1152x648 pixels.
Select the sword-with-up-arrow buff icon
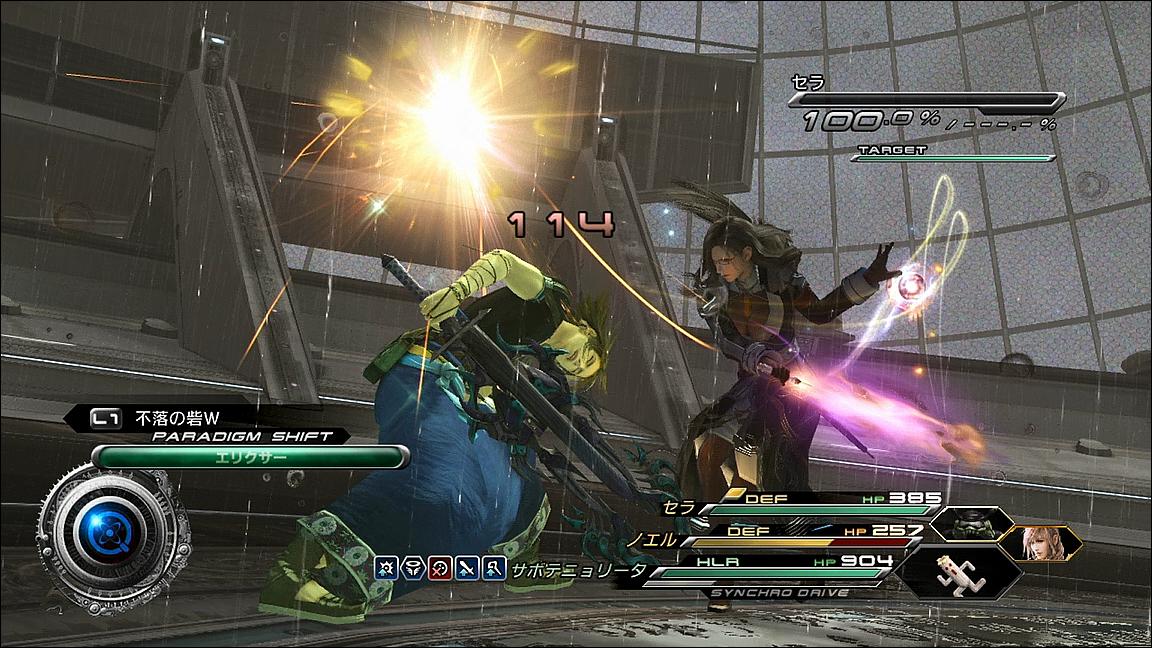point(467,570)
